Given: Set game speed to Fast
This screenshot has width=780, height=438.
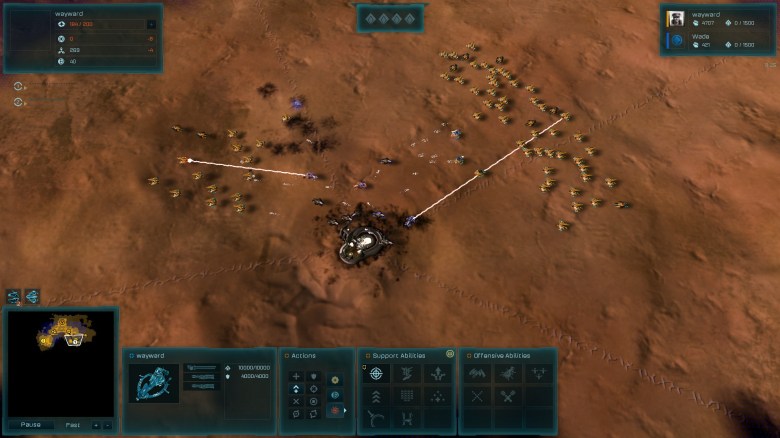Looking at the screenshot, I should [x=71, y=424].
